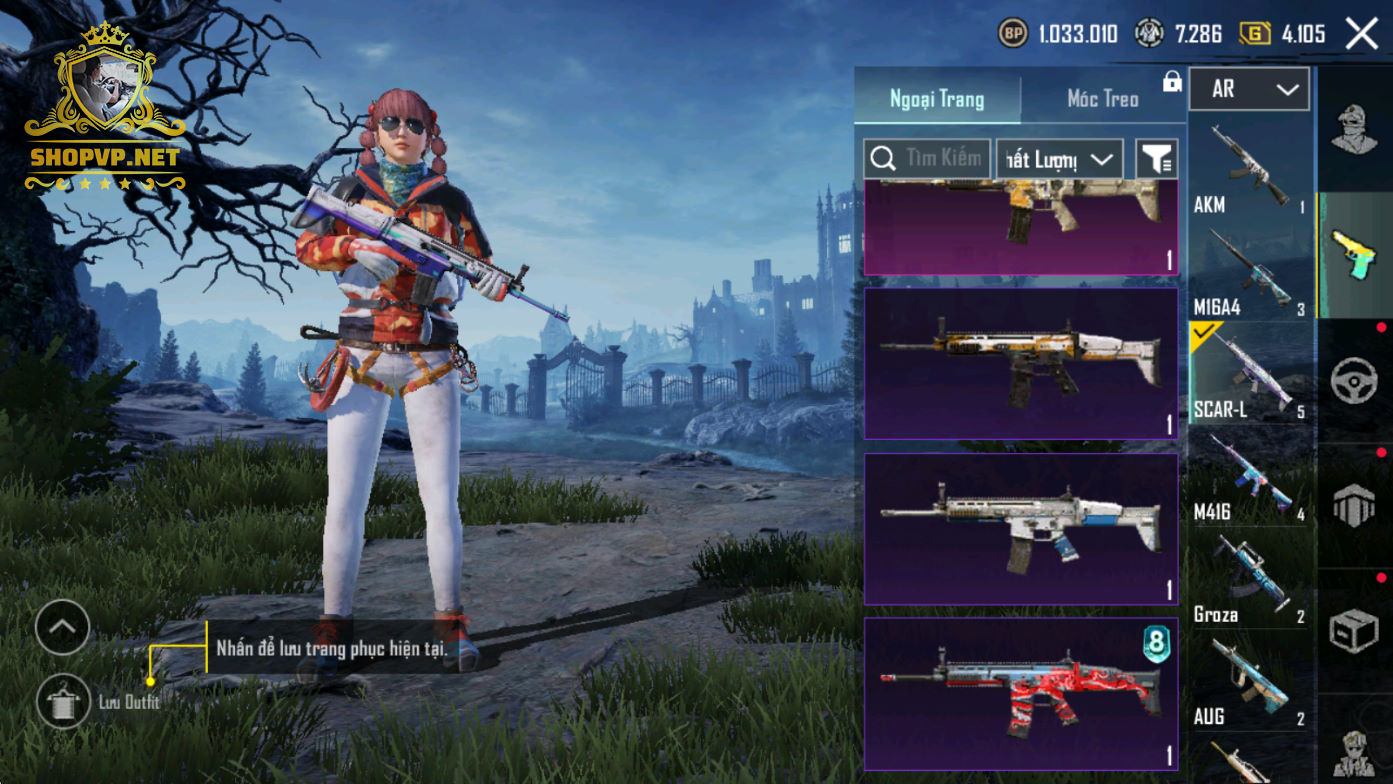Open the crate box category
This screenshot has width=1393, height=784.
click(x=1355, y=631)
